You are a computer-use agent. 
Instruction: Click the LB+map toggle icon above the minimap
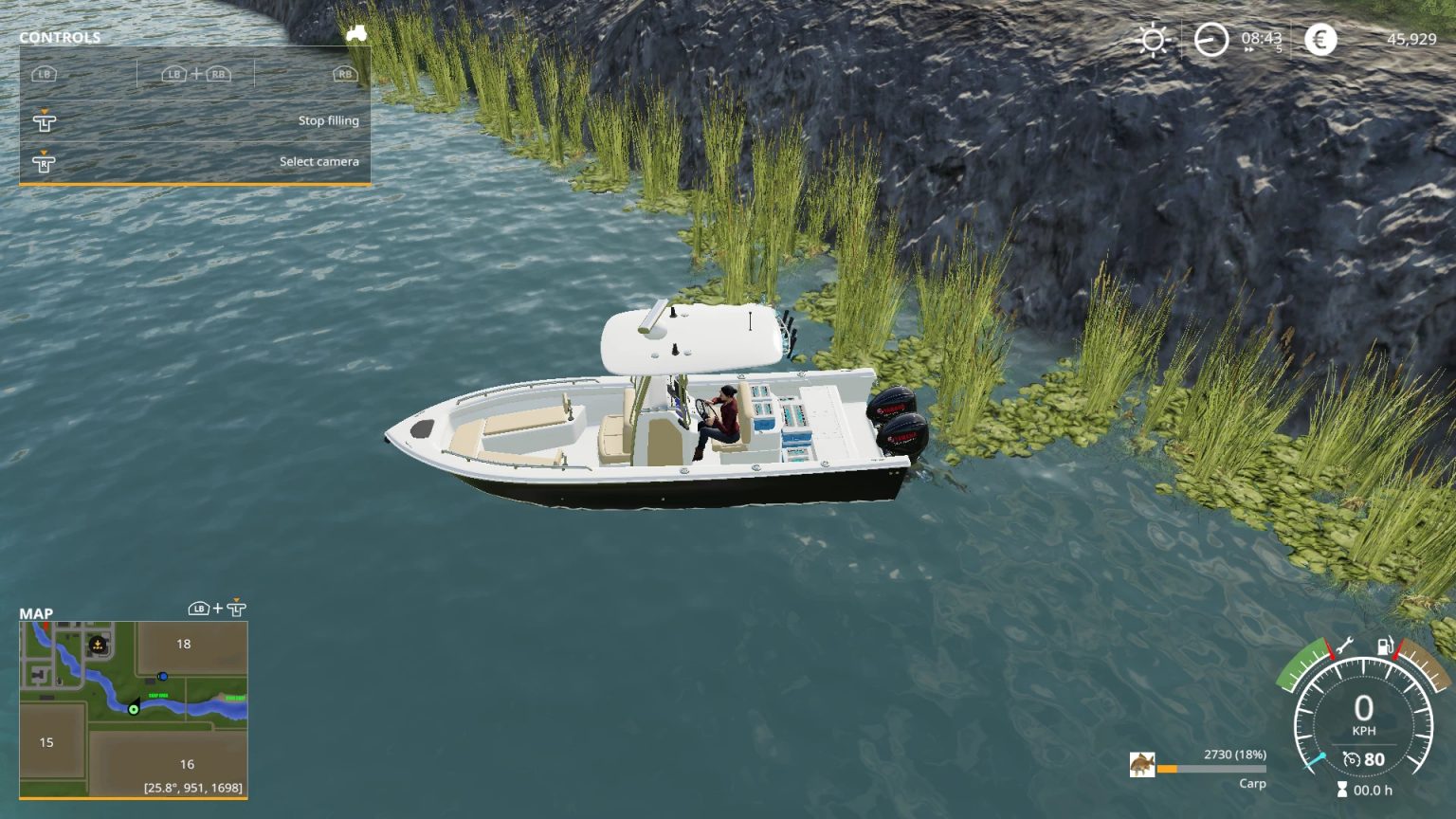tap(216, 610)
